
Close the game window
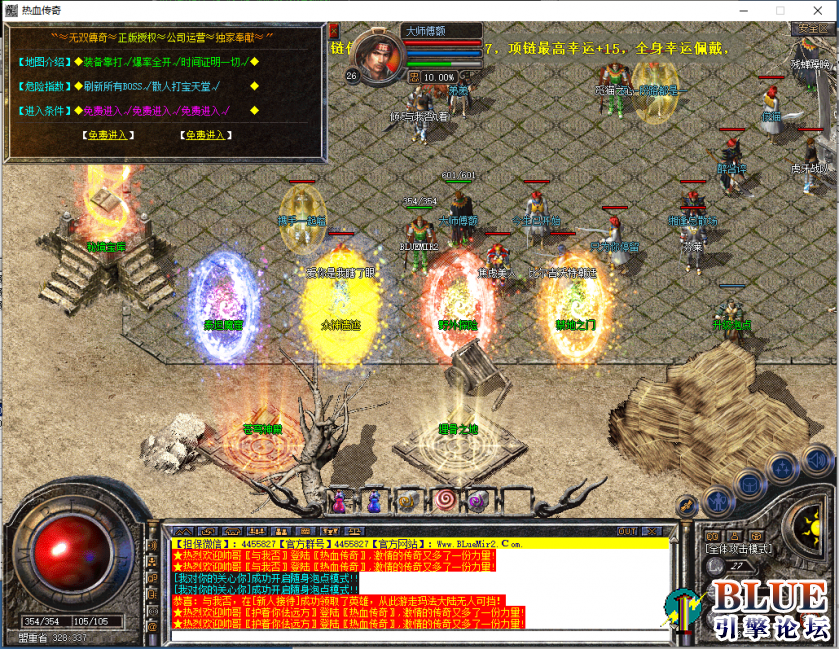815,9
